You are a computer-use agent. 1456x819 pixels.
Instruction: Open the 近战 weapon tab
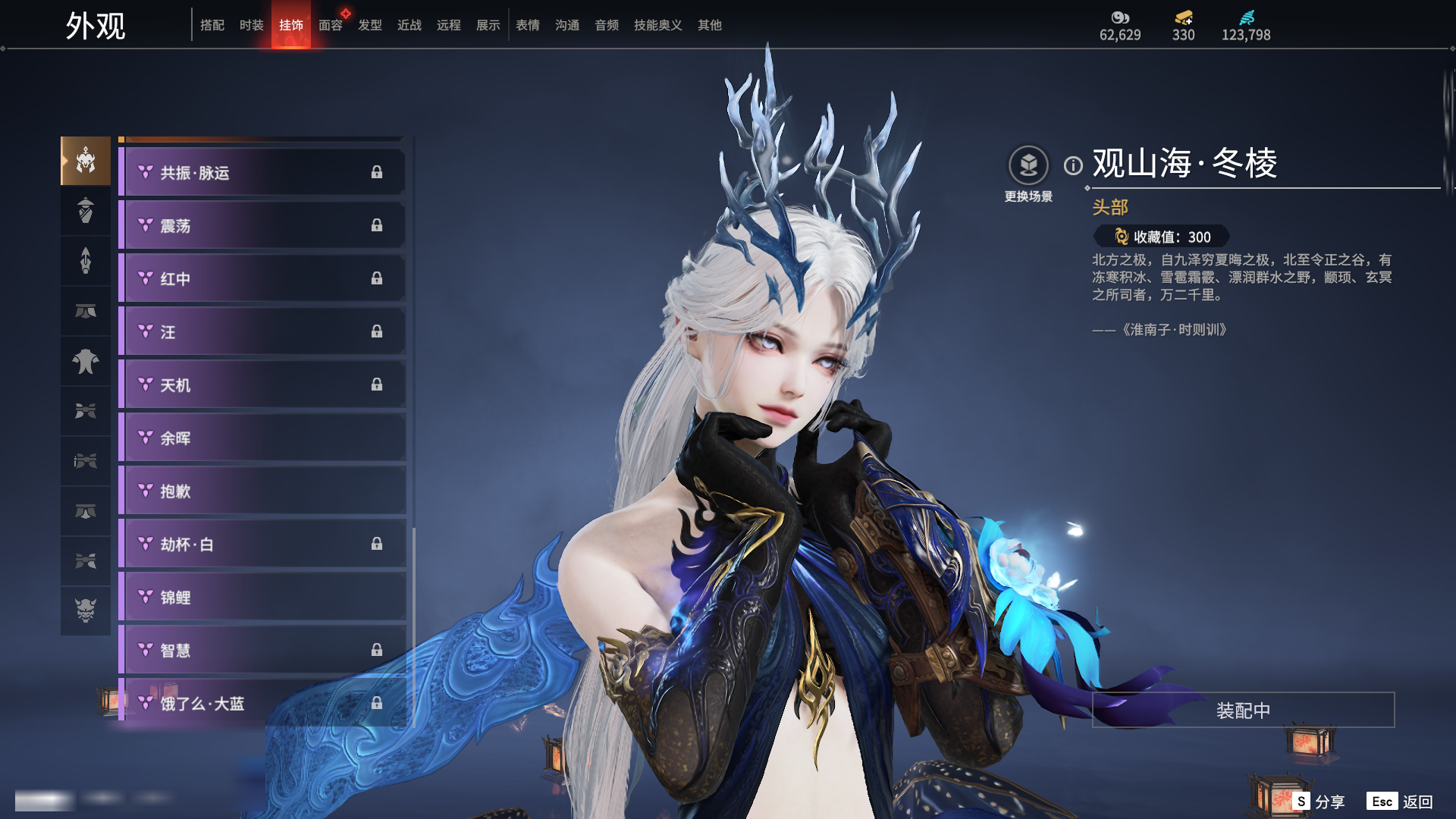(x=409, y=25)
